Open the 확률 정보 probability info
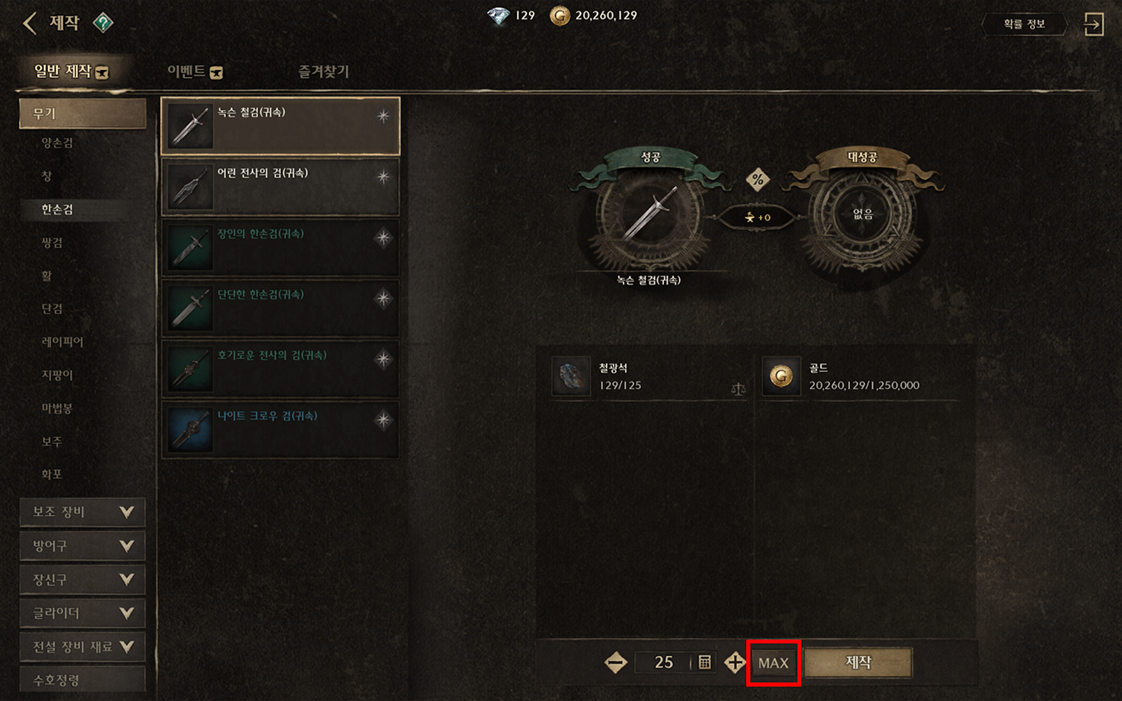The image size is (1122, 701). click(x=1022, y=24)
